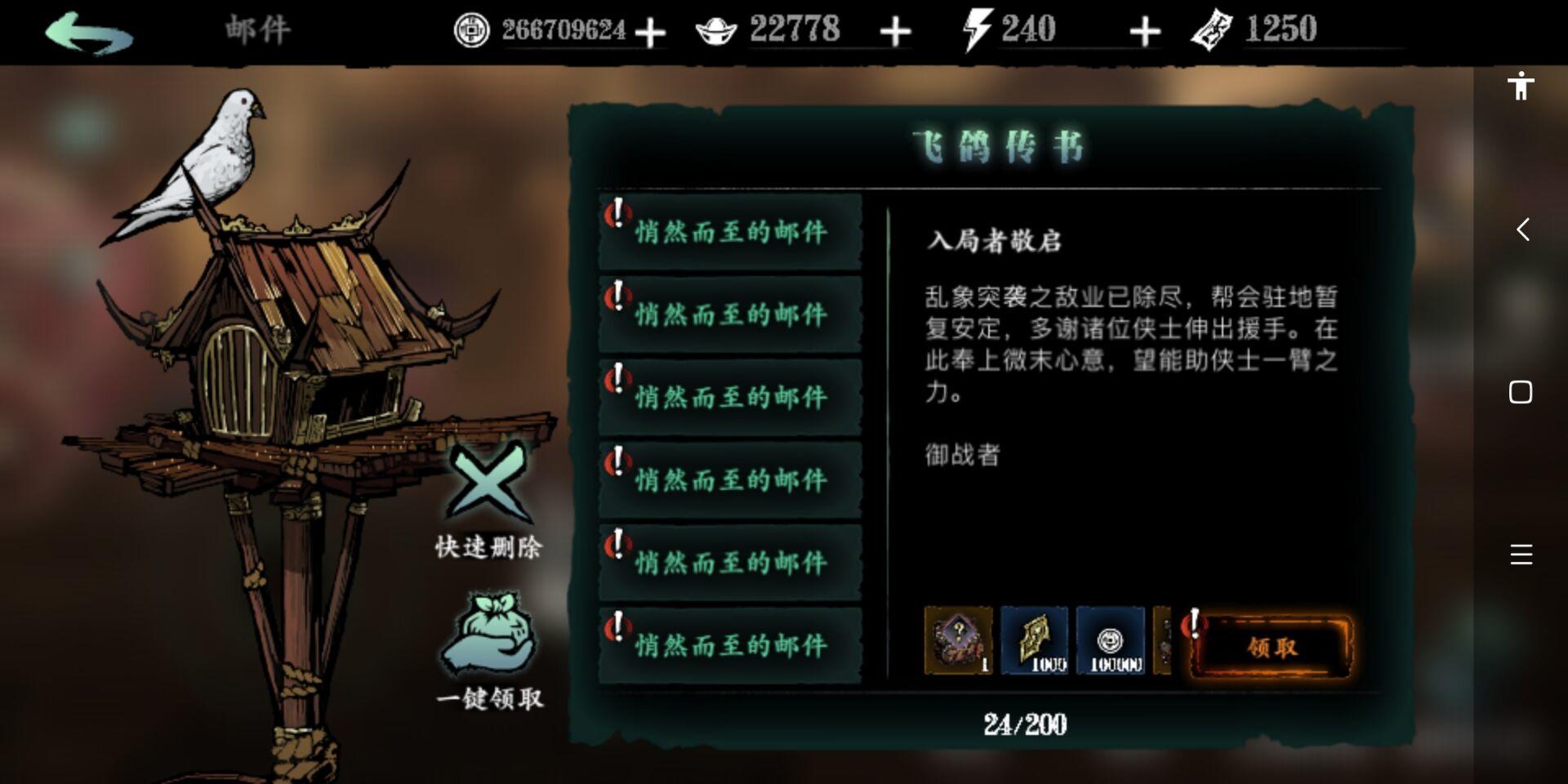
Task: Open the bottom 悄然而至的邮件 mail entry
Action: click(x=729, y=644)
